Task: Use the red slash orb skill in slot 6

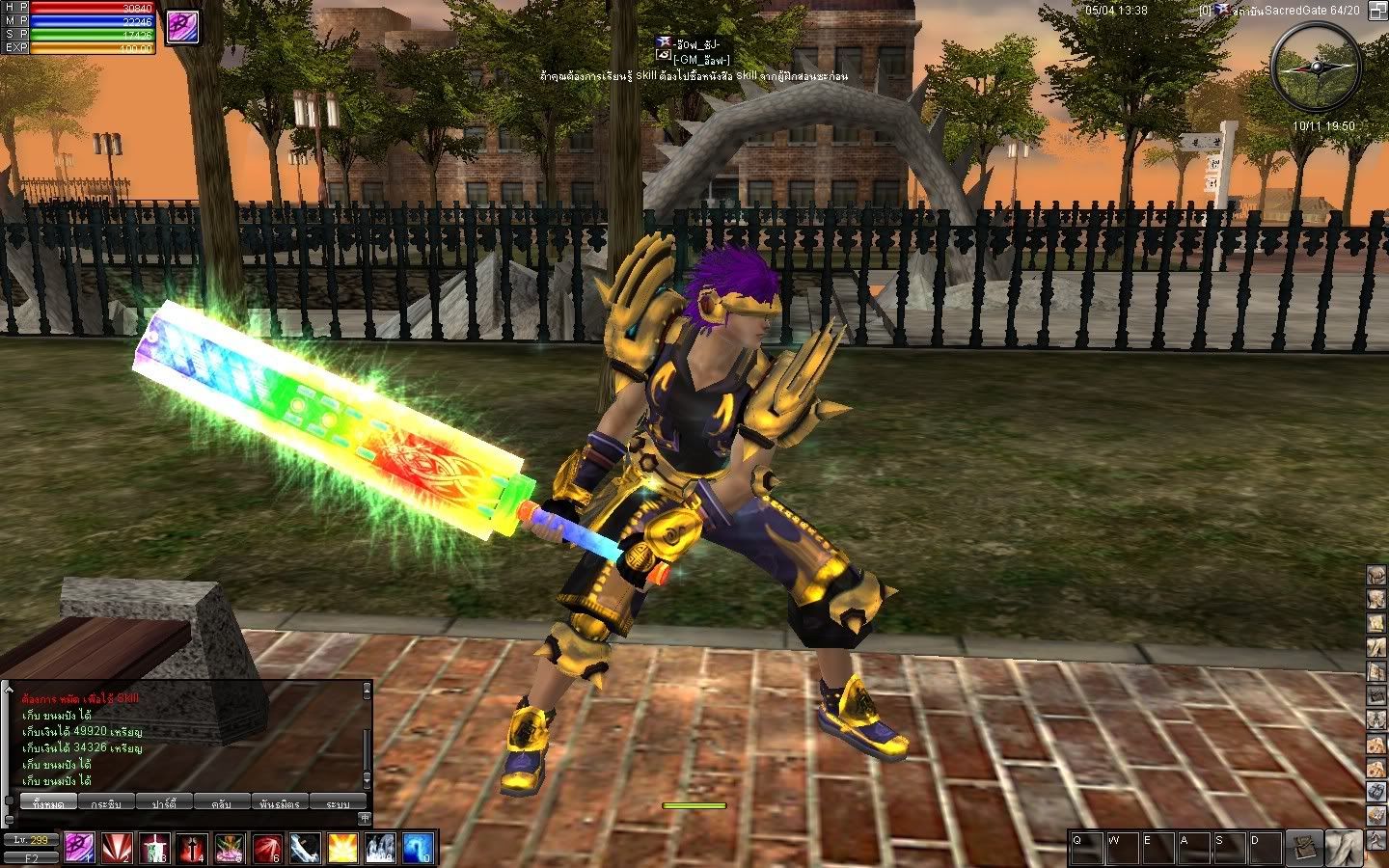Action: (267, 848)
